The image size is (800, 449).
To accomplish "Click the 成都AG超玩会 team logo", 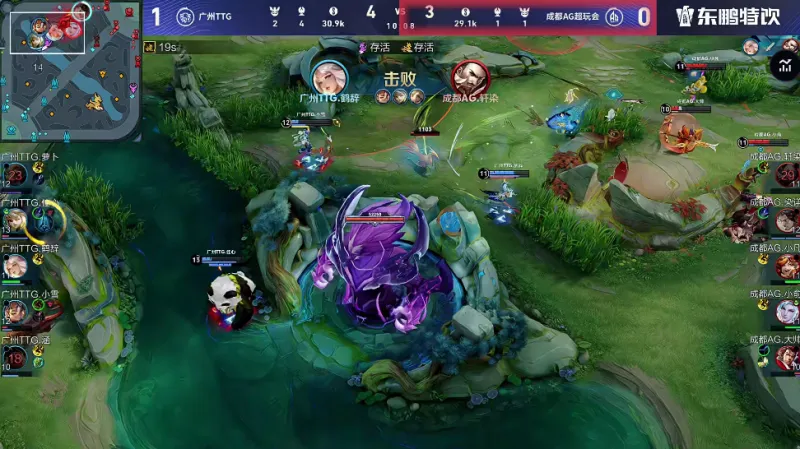I will point(616,17).
